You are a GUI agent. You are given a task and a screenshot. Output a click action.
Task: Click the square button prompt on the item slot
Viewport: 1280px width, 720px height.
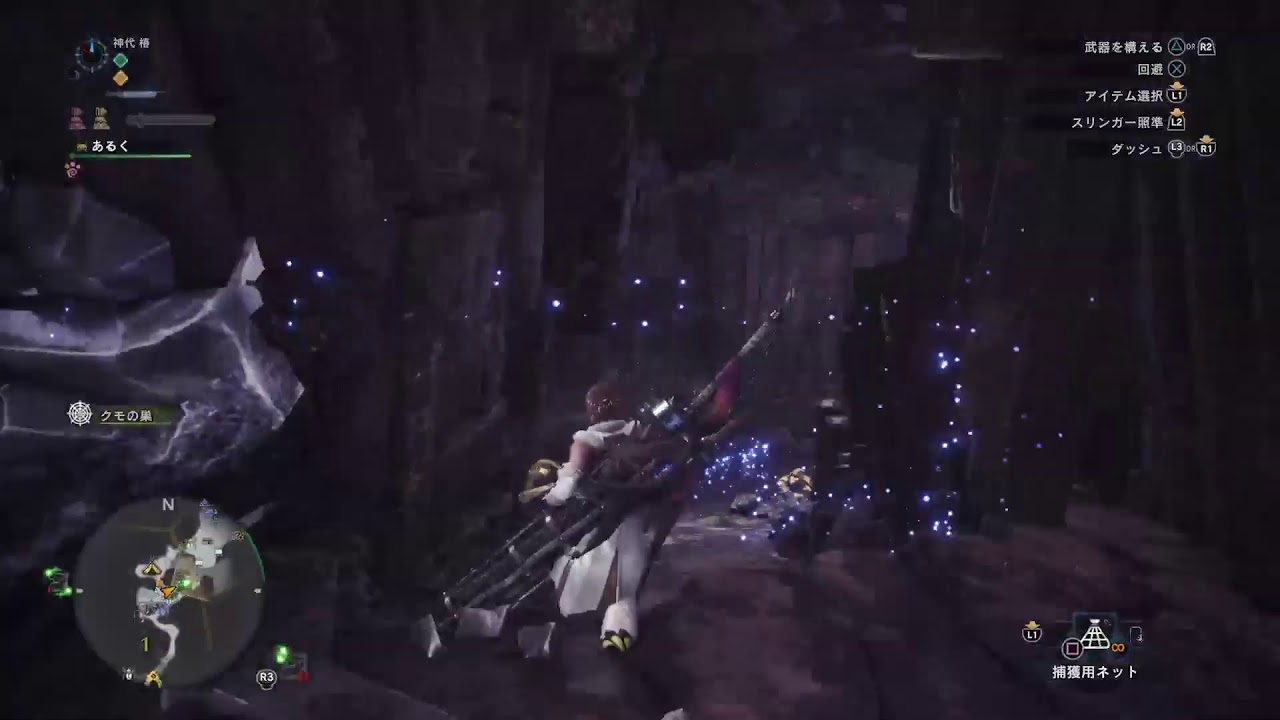point(1073,648)
